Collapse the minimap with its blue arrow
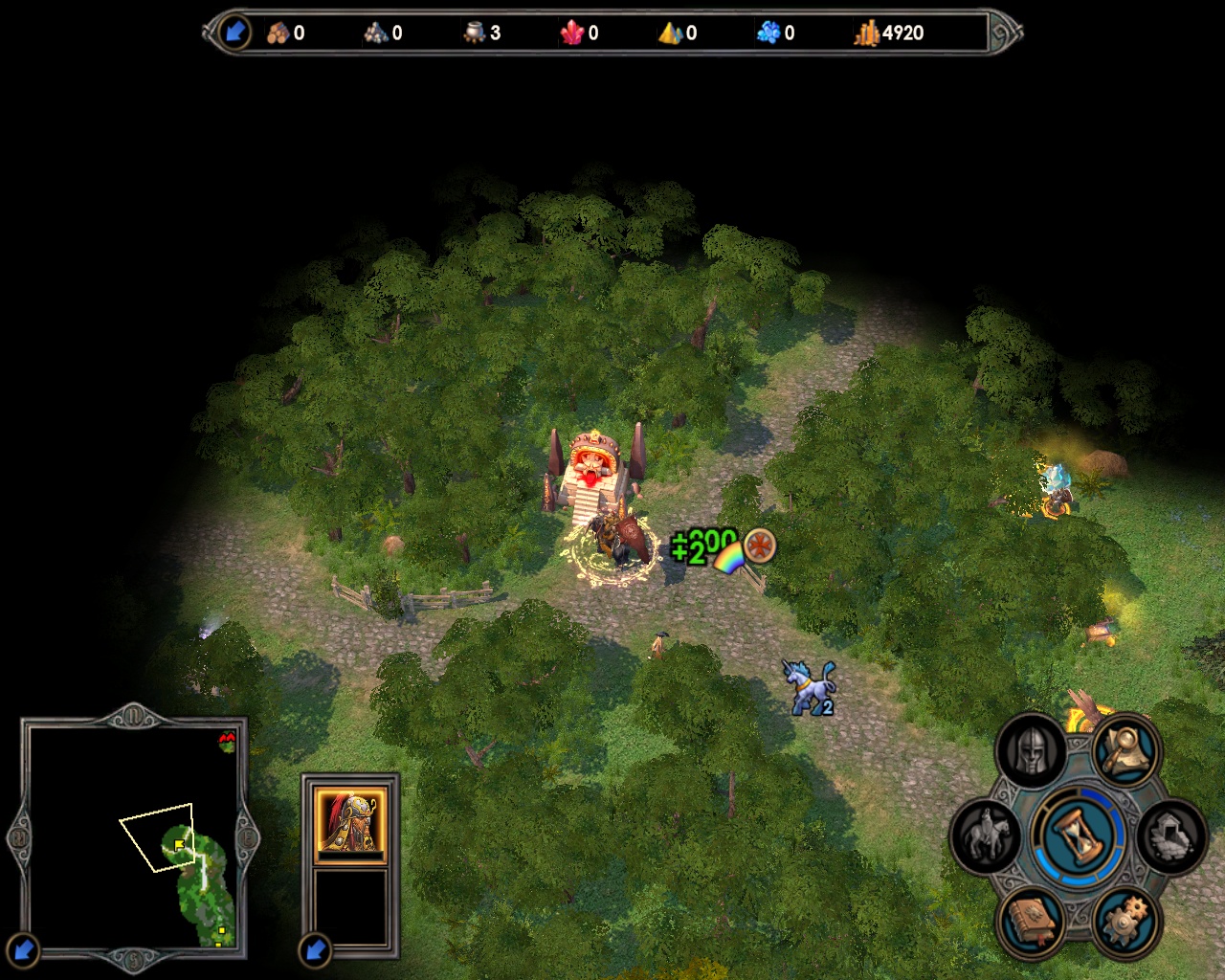Viewport: 1225px width, 980px height. (23, 950)
